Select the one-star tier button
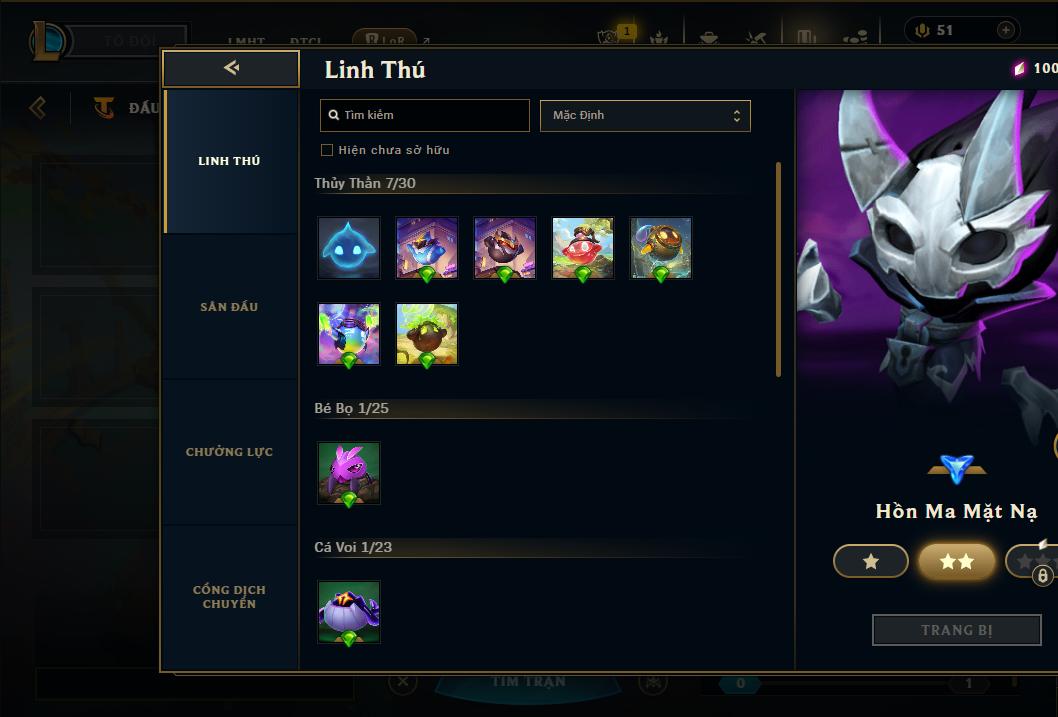 pos(871,562)
